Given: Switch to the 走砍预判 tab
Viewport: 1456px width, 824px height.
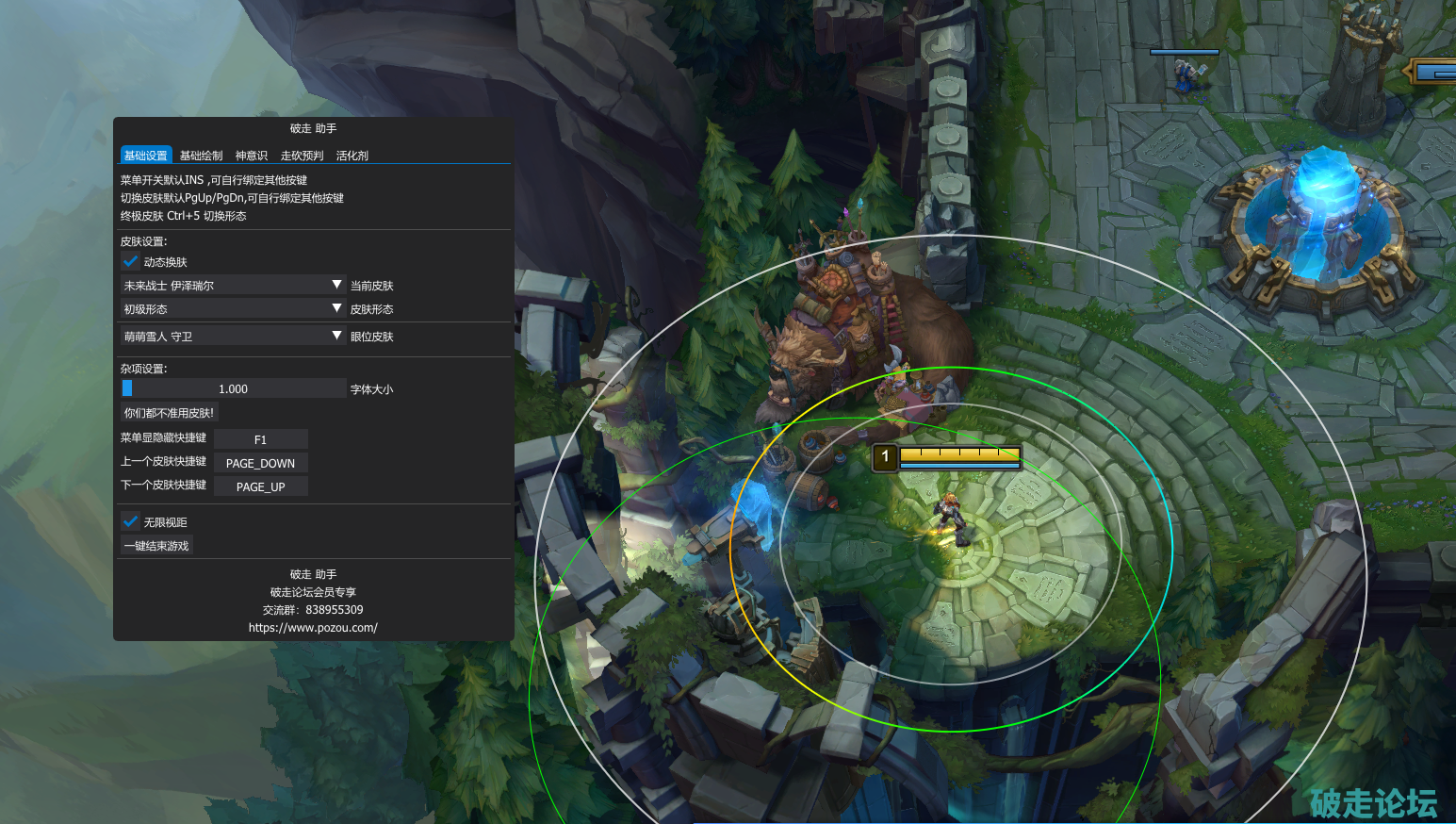Looking at the screenshot, I should tap(302, 156).
